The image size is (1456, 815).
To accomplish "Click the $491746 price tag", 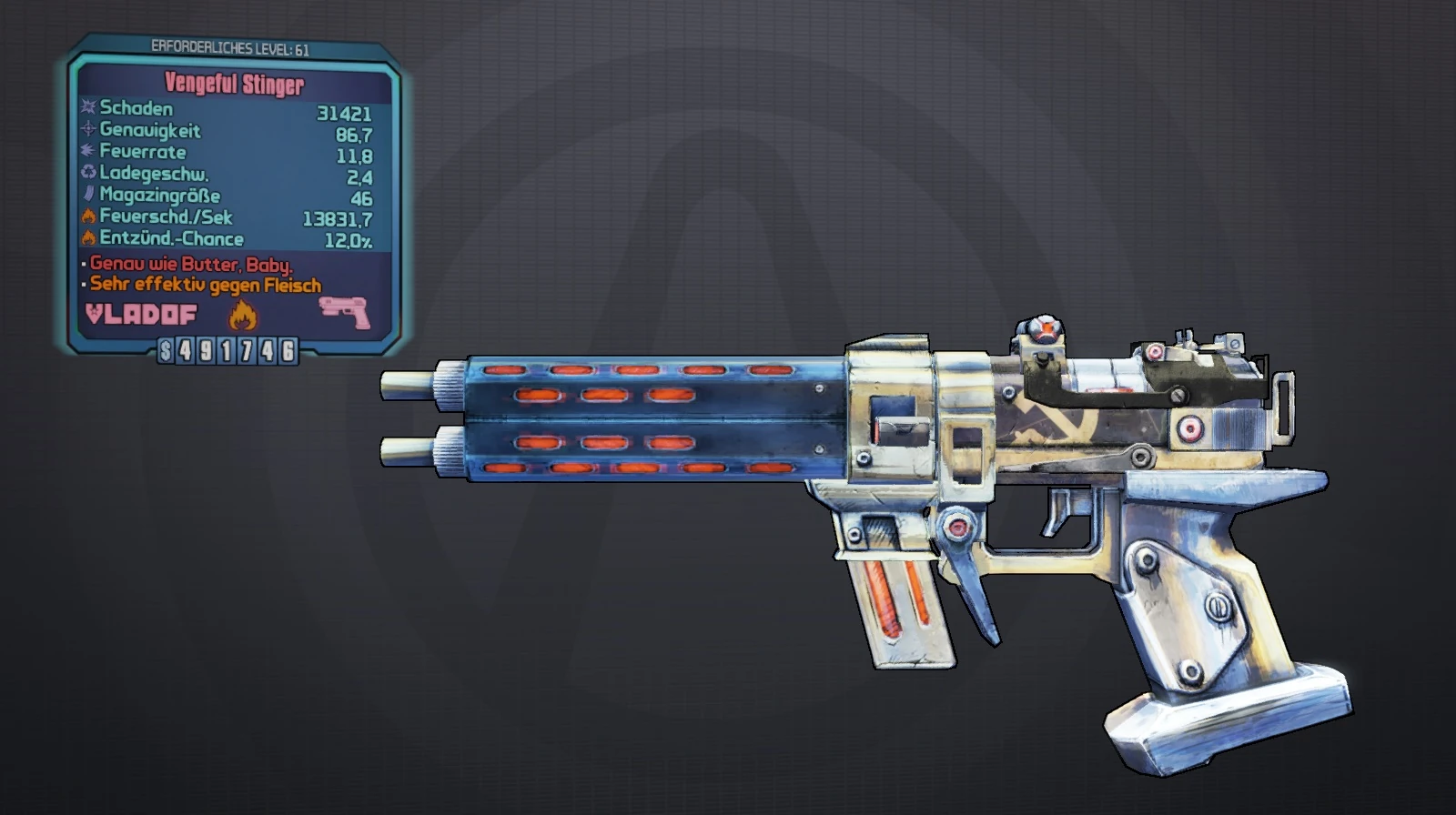I will tap(226, 349).
